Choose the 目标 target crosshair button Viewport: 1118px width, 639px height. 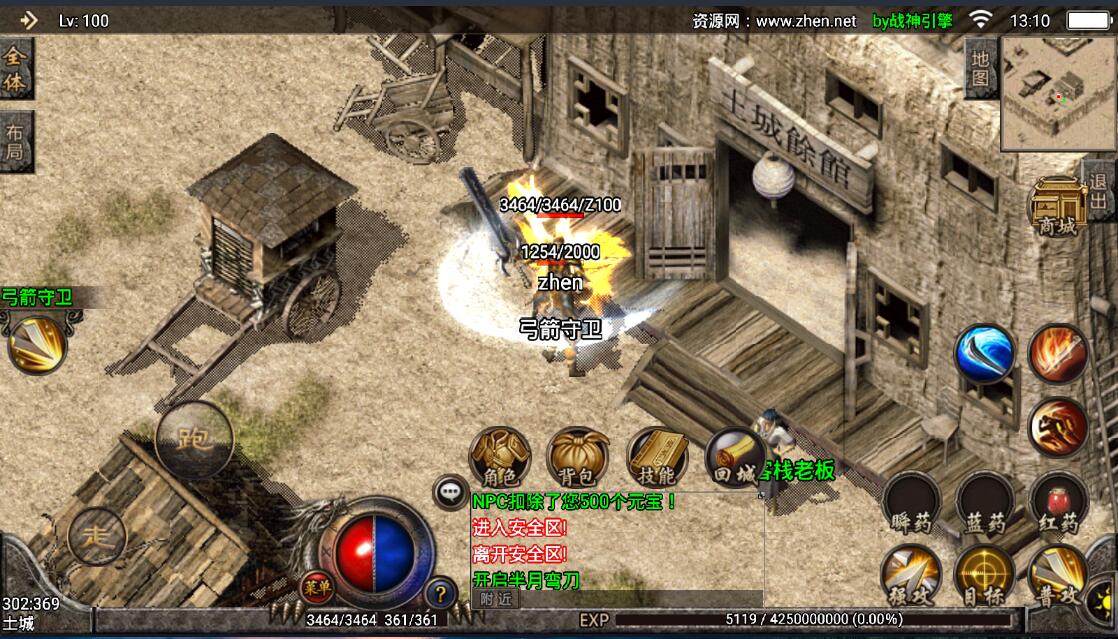985,575
